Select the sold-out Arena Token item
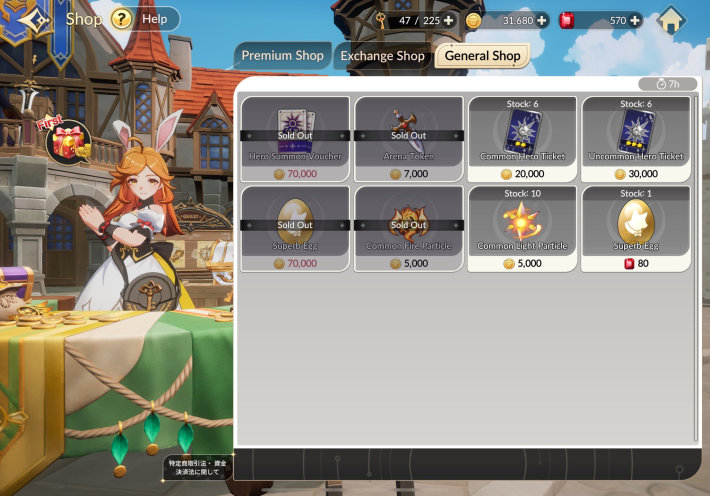The height and width of the screenshot is (496, 710). click(x=408, y=140)
